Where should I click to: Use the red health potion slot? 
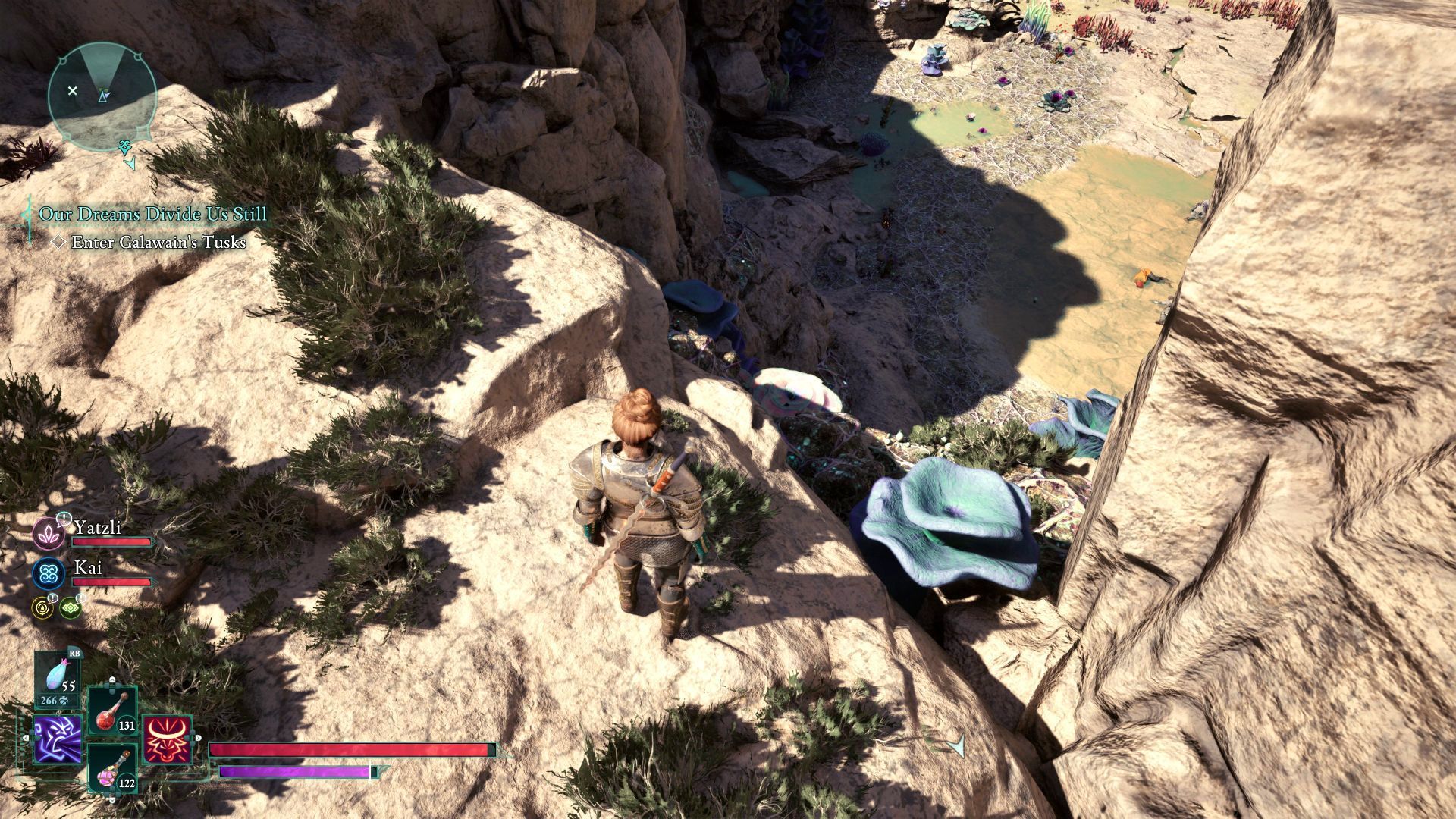113,711
